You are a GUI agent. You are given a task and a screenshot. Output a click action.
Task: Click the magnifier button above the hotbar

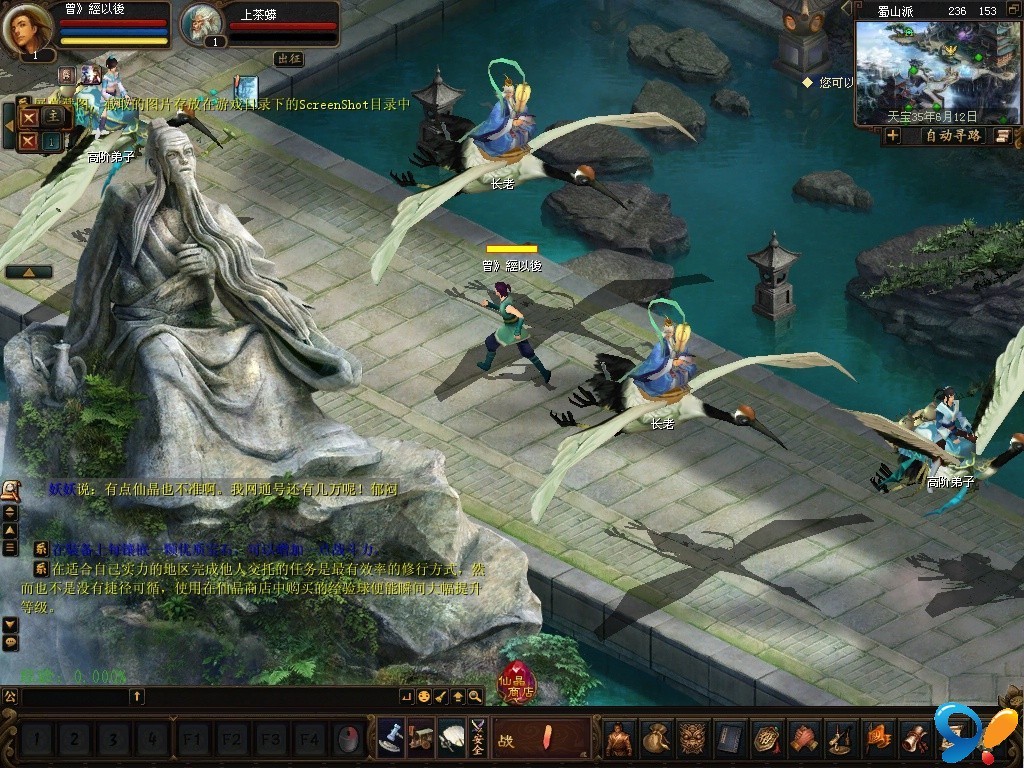(x=475, y=696)
